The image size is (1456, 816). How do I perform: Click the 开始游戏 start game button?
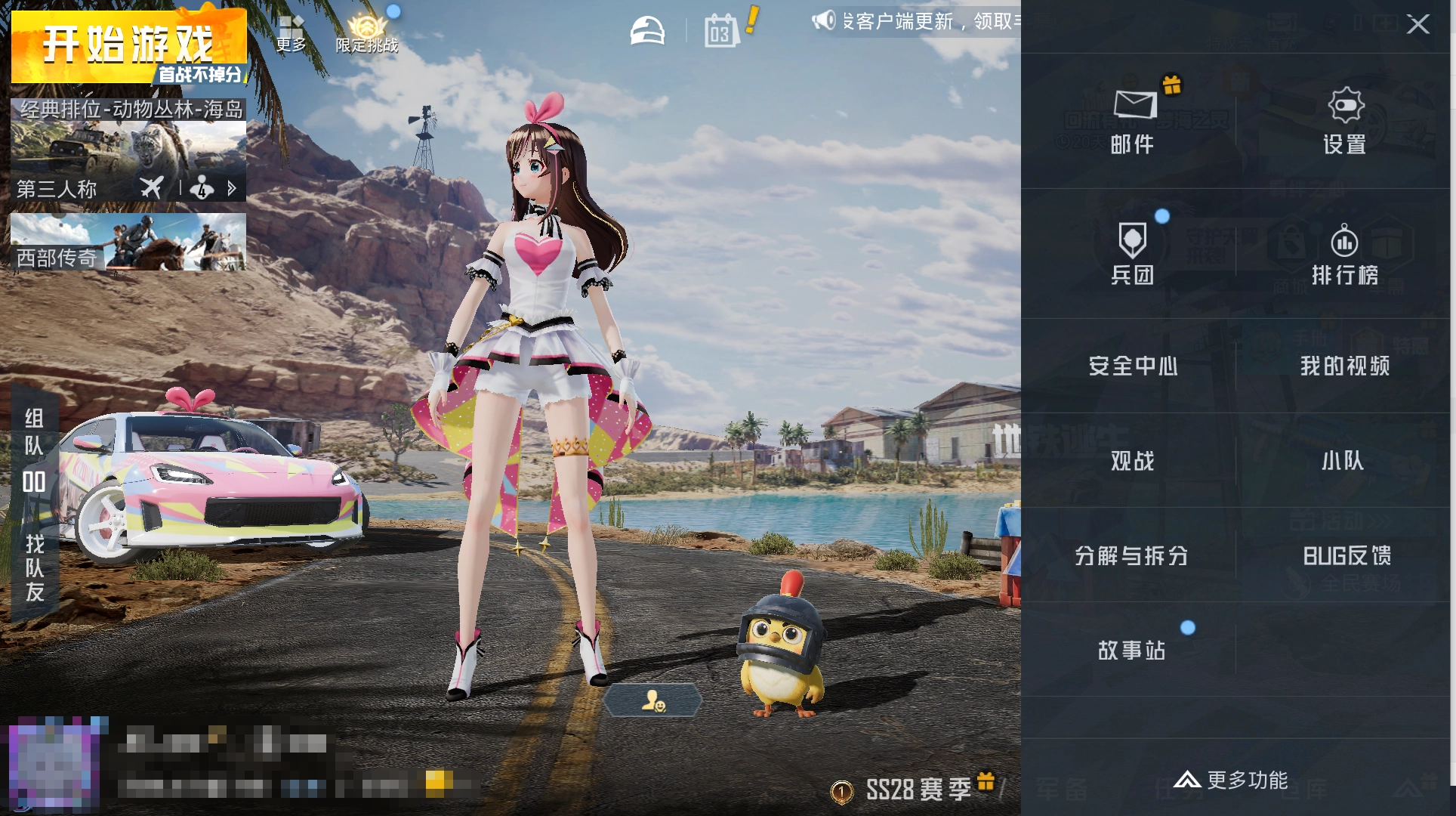click(128, 45)
